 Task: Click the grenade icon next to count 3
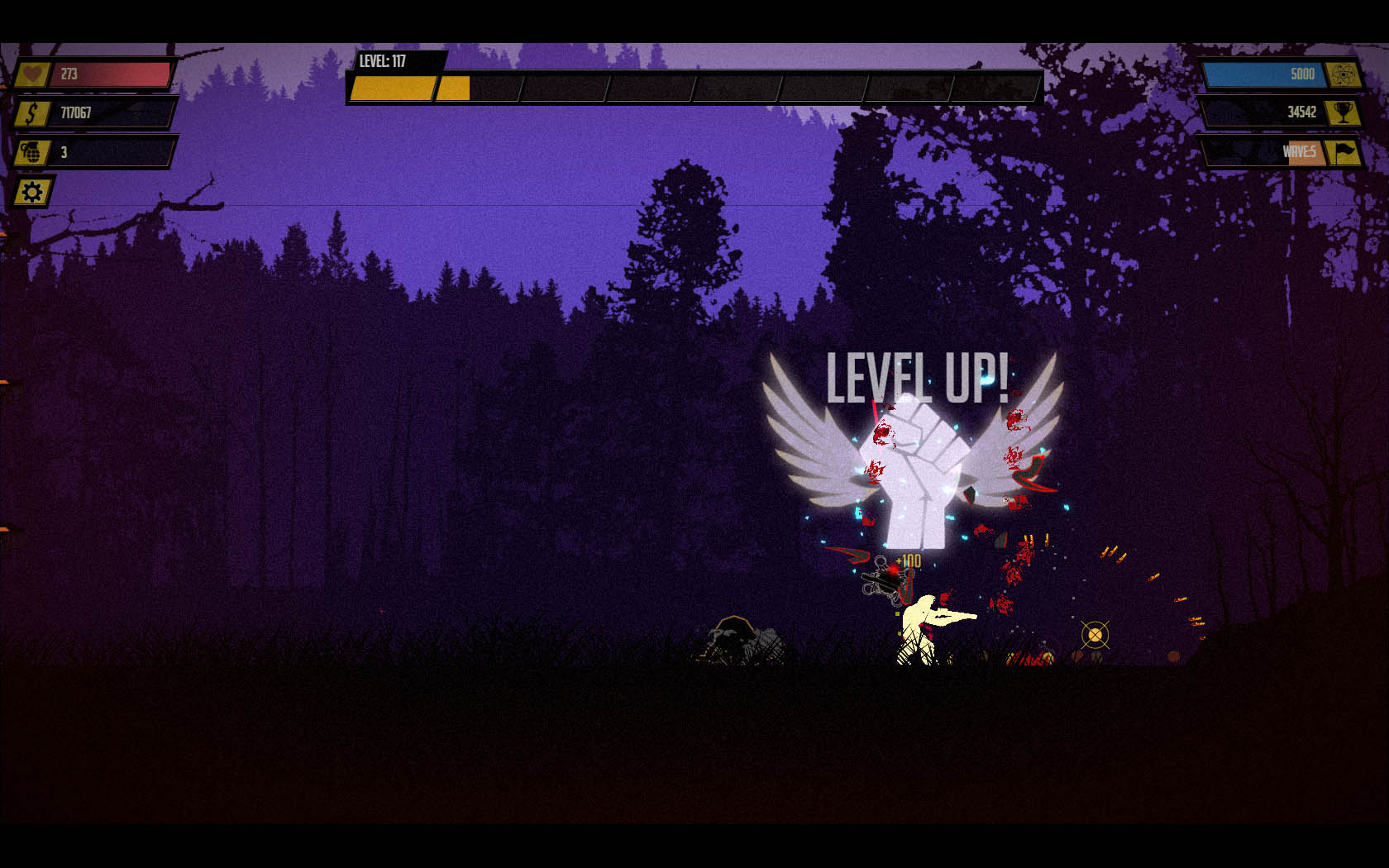point(31,152)
